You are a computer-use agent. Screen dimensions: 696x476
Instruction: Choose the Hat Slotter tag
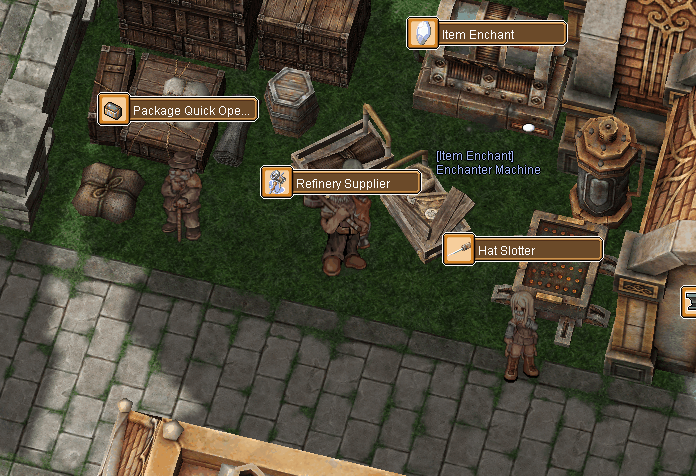tap(523, 249)
